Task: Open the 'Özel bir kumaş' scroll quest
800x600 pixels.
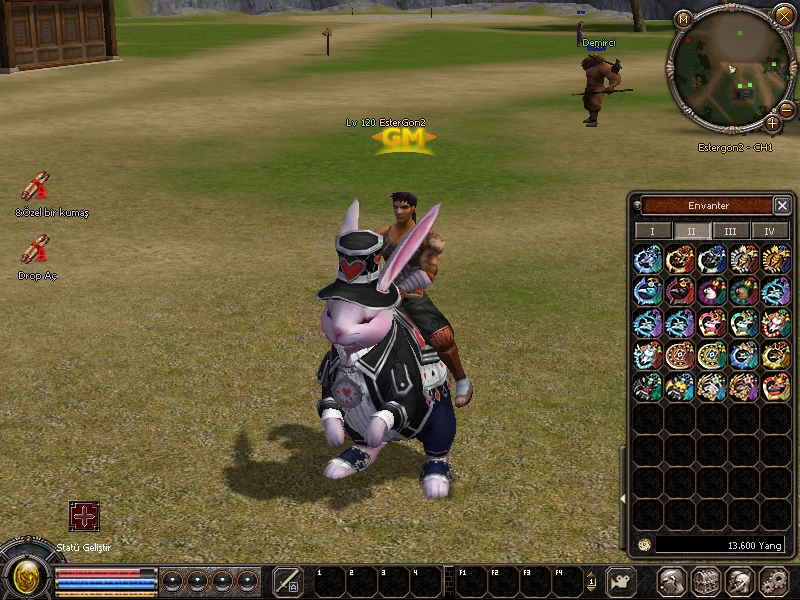Action: click(x=36, y=188)
